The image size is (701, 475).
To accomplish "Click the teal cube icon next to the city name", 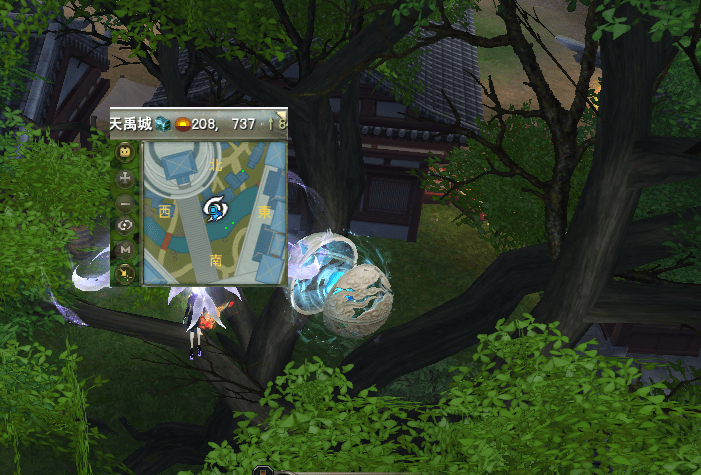I will [163, 124].
